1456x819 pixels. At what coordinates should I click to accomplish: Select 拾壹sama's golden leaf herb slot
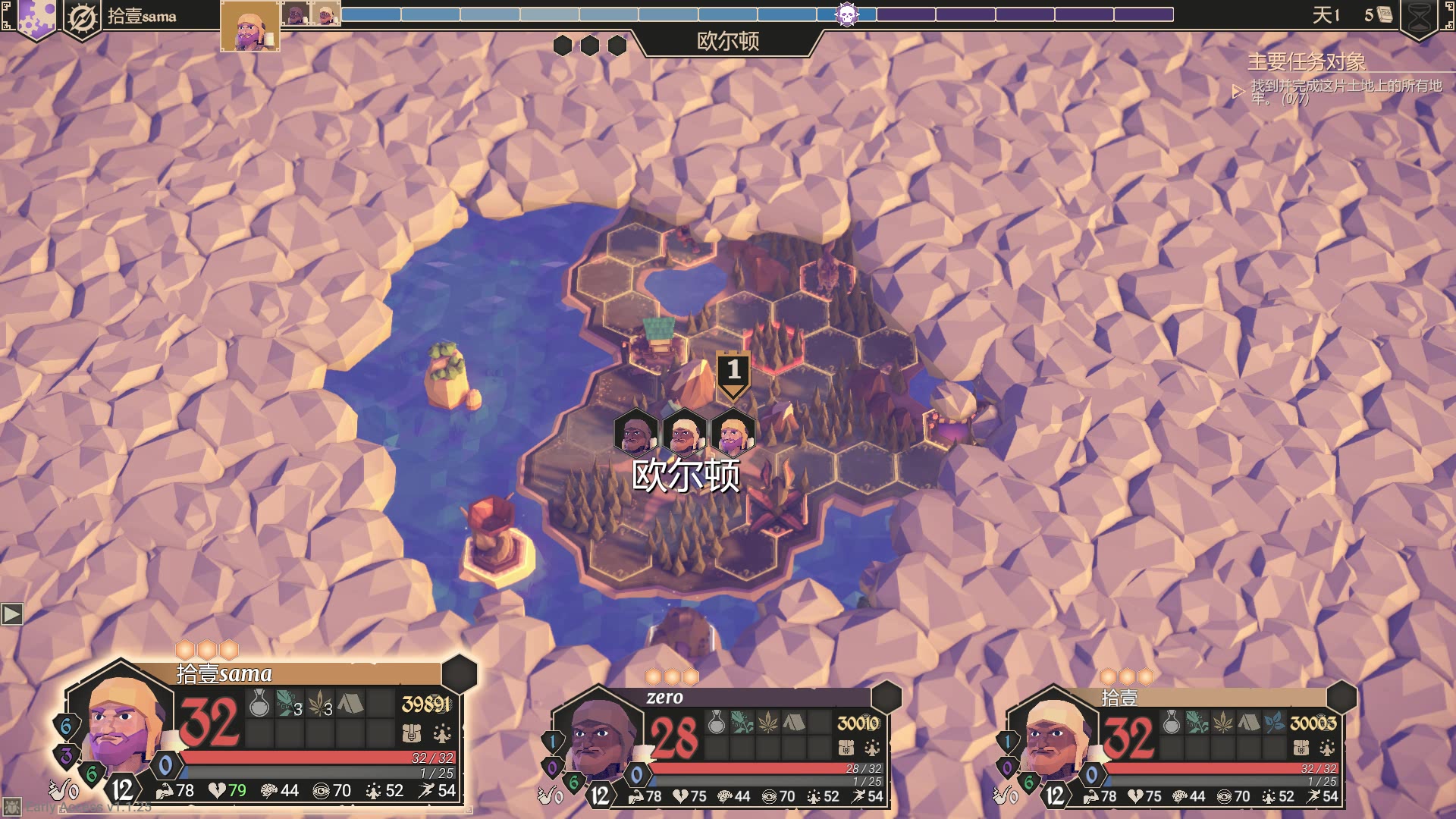319,704
